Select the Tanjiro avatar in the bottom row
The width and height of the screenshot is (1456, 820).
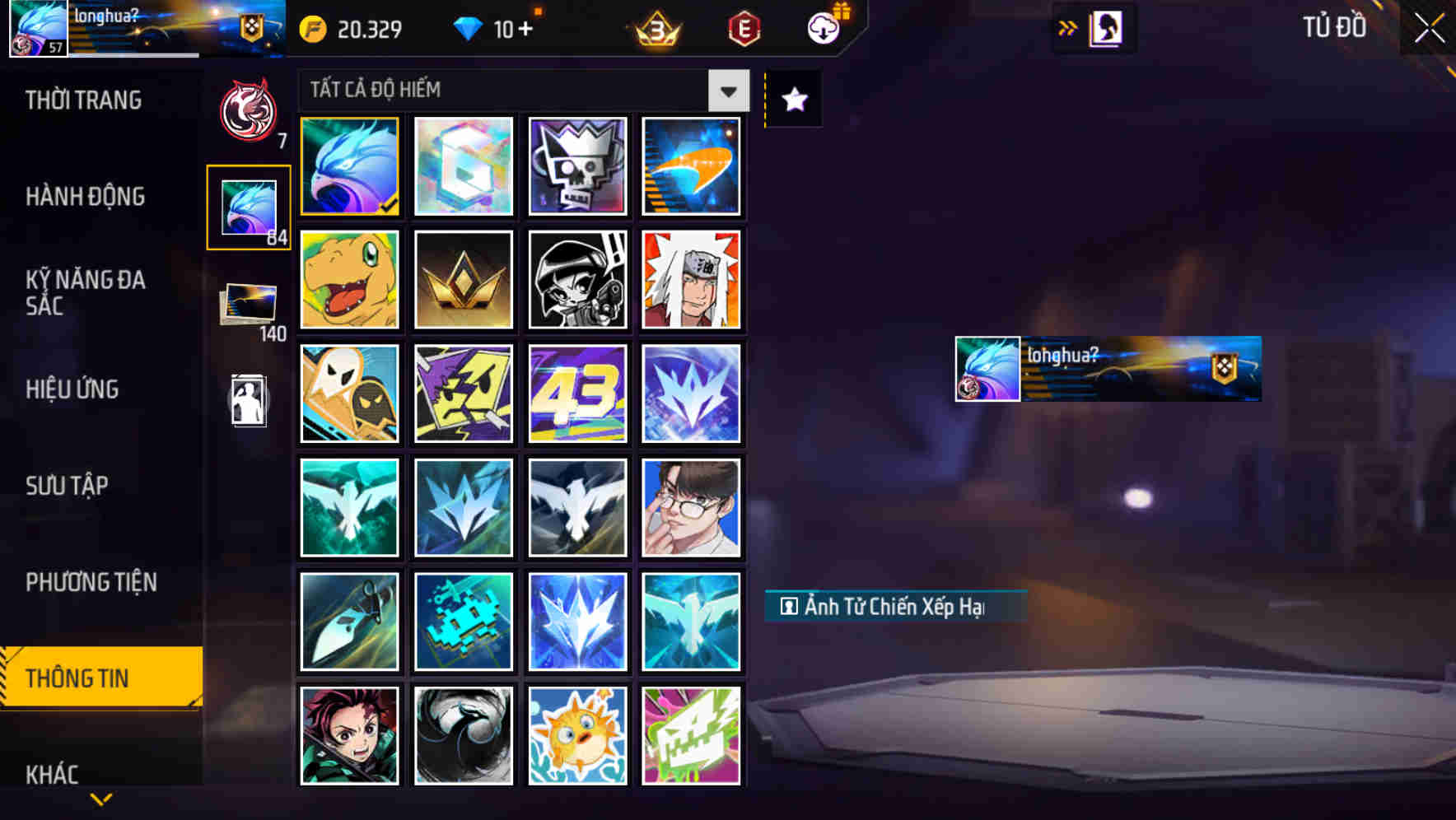pyautogui.click(x=349, y=735)
